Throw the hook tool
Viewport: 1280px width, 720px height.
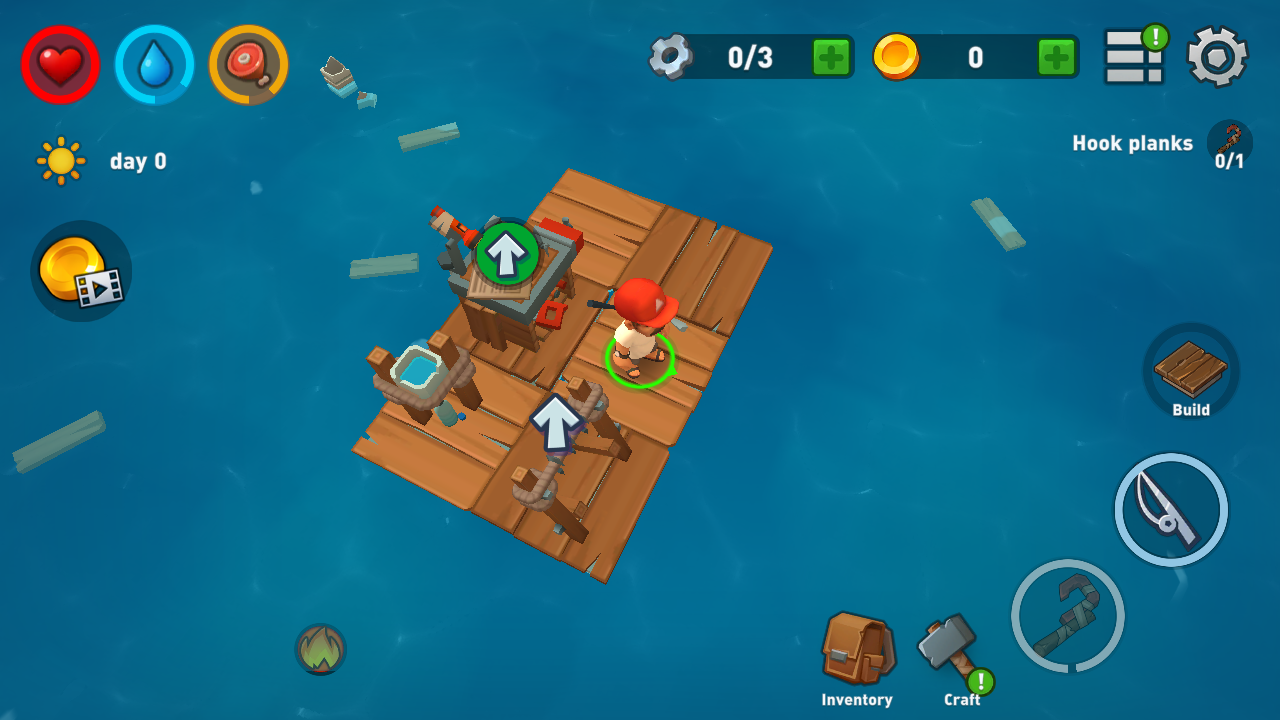(1068, 615)
